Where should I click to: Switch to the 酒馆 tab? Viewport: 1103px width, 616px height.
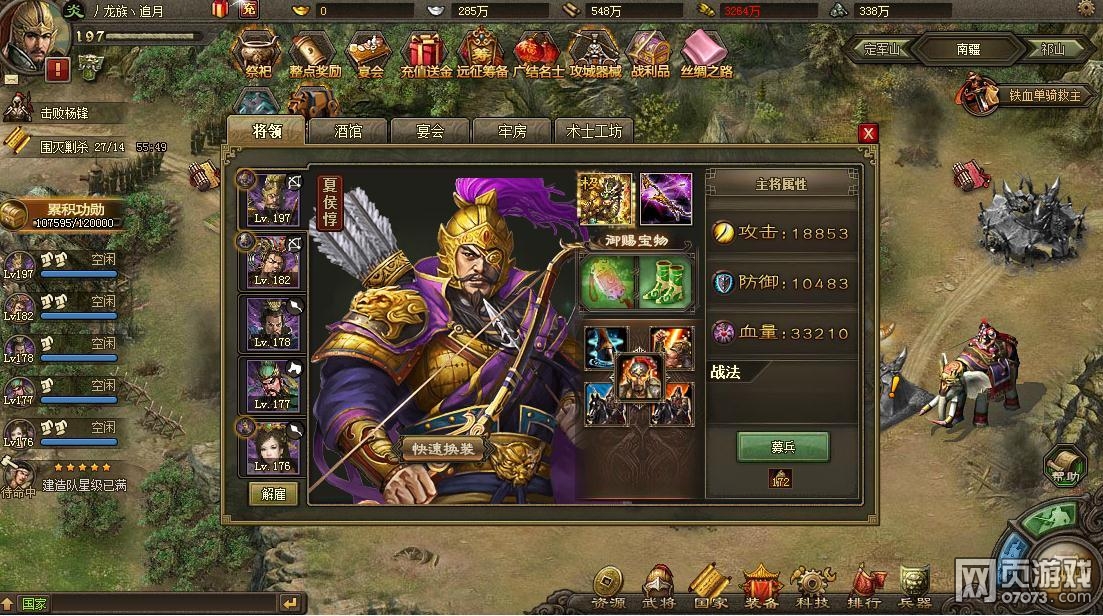(349, 131)
